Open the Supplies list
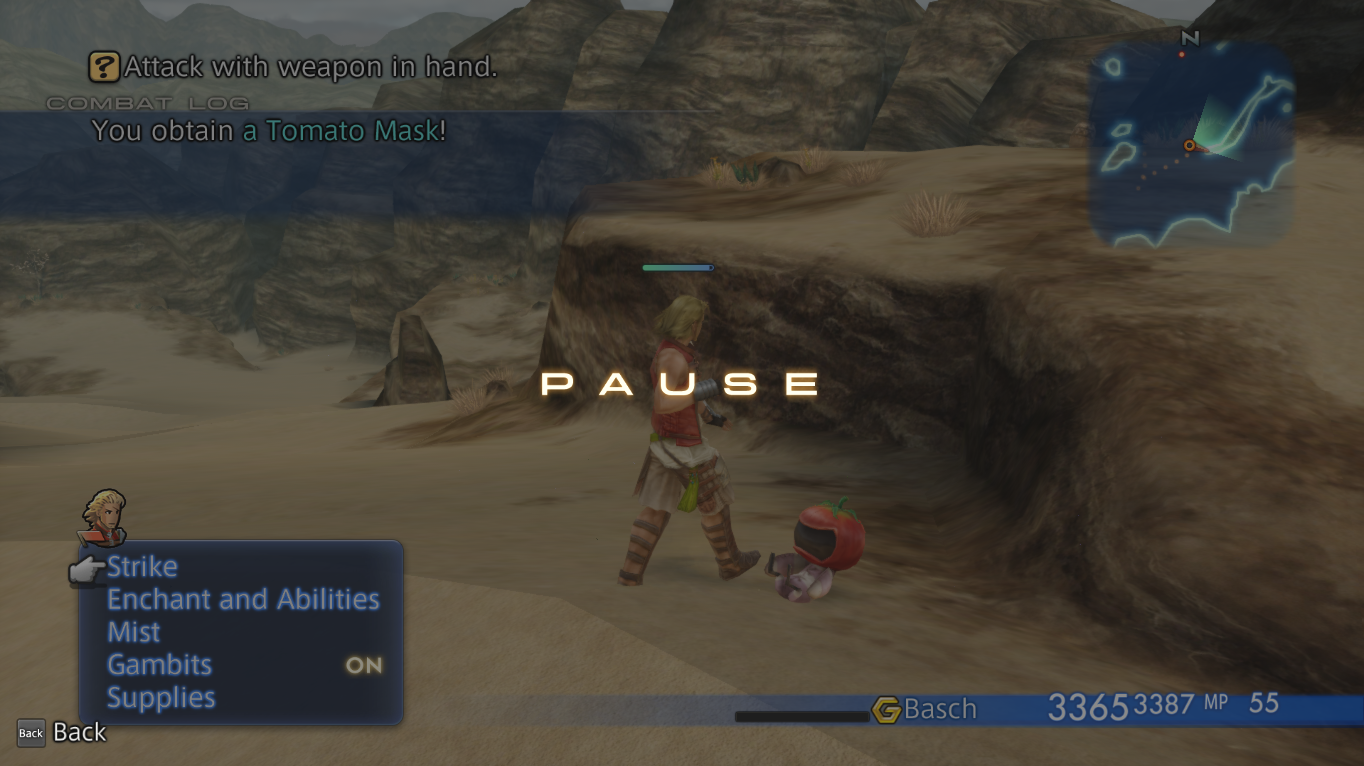 [x=161, y=698]
